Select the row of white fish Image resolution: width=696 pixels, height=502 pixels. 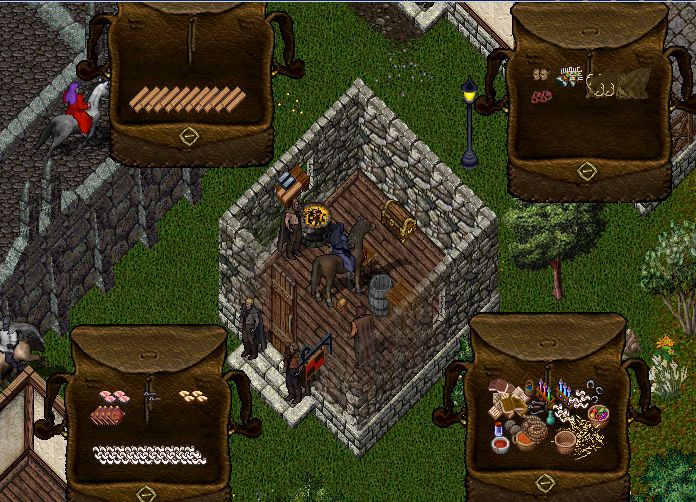(148, 455)
